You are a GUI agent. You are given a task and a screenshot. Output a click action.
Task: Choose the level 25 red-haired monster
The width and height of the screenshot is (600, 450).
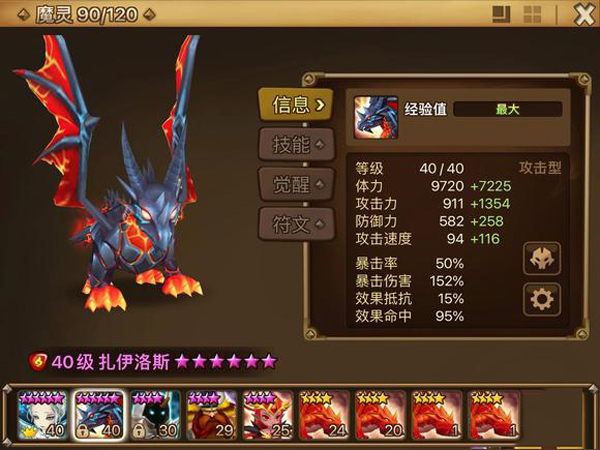(x=268, y=416)
